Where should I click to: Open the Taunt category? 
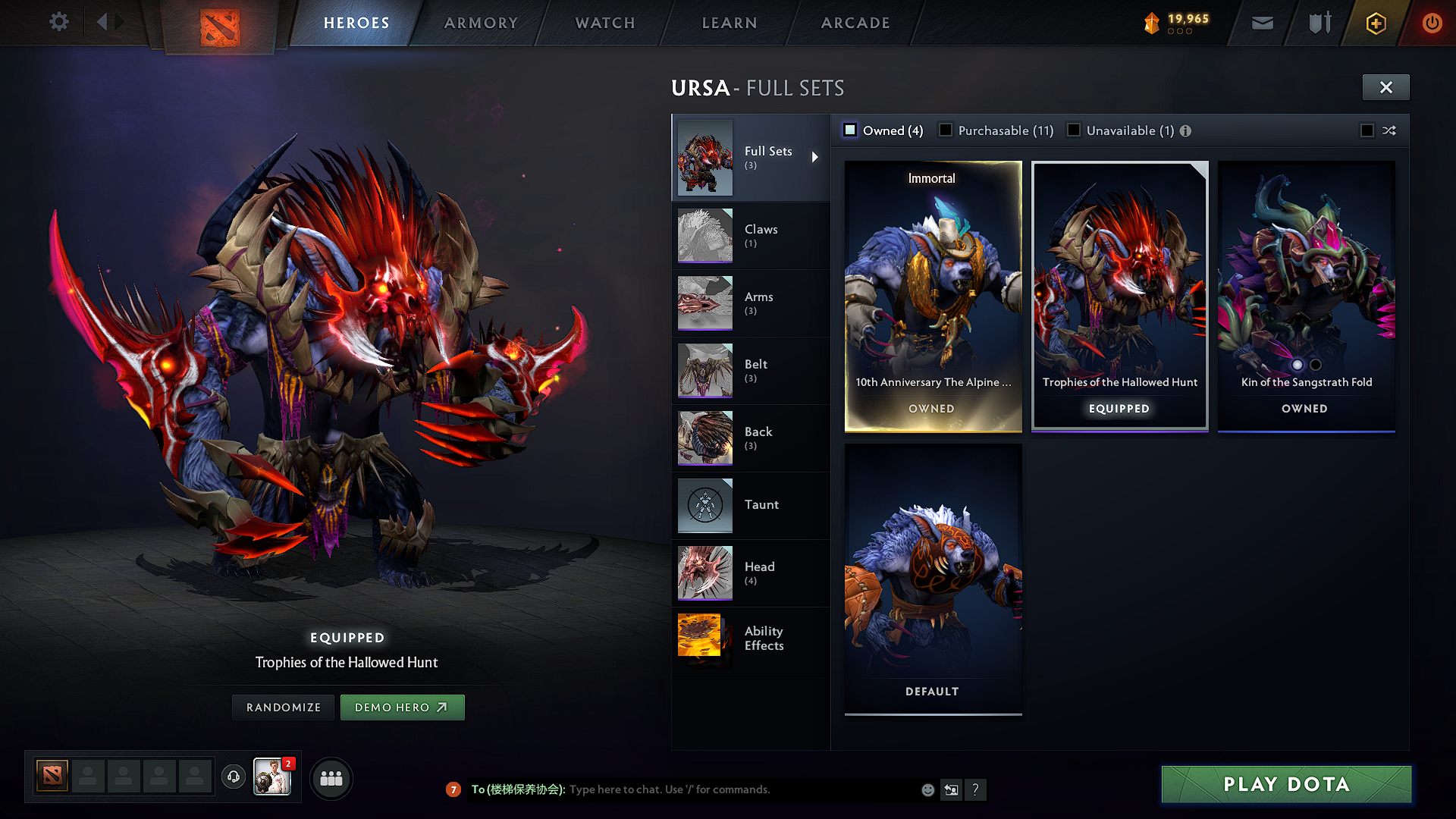point(750,505)
